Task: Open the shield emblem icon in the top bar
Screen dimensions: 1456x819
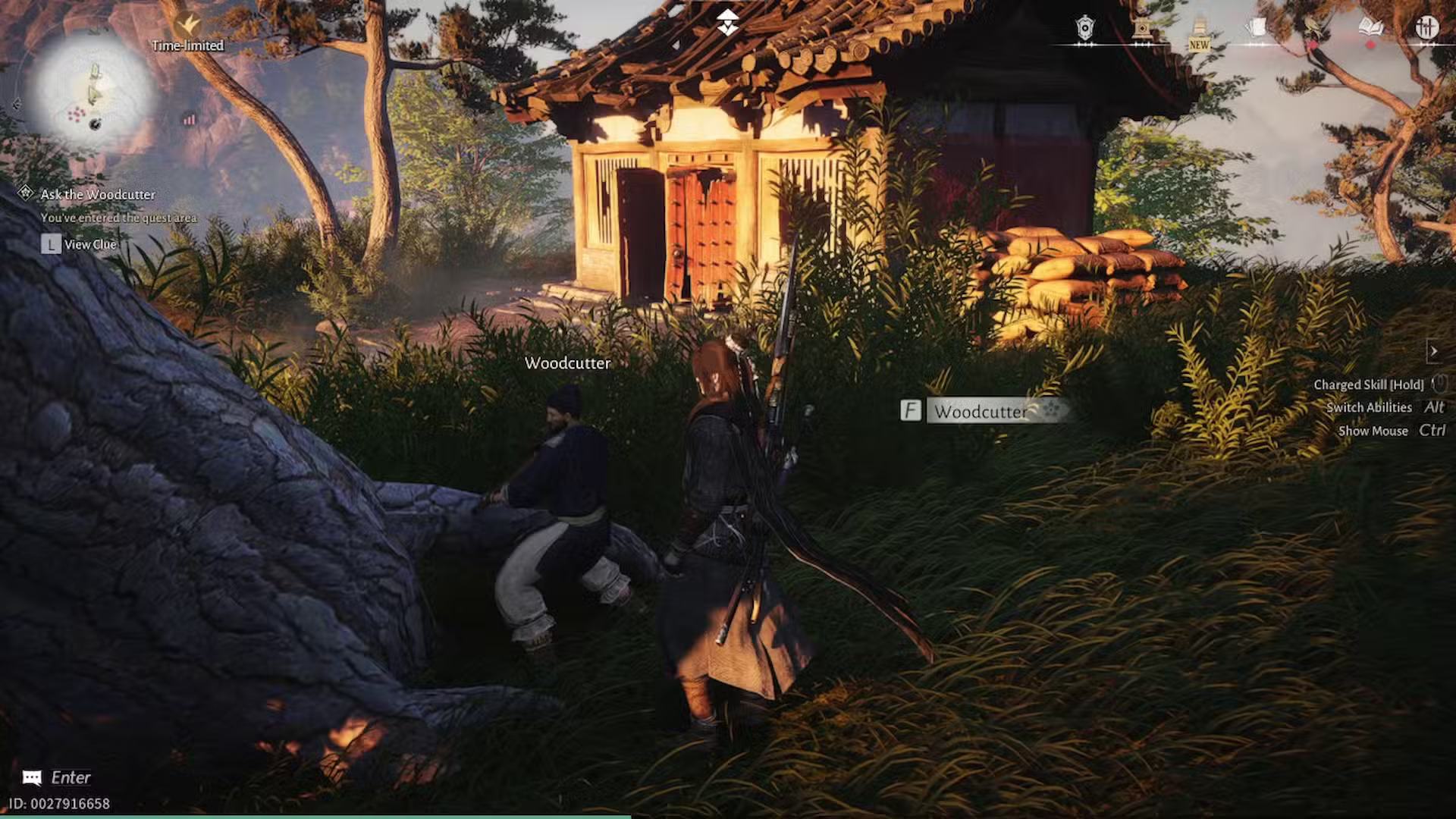Action: (1084, 28)
